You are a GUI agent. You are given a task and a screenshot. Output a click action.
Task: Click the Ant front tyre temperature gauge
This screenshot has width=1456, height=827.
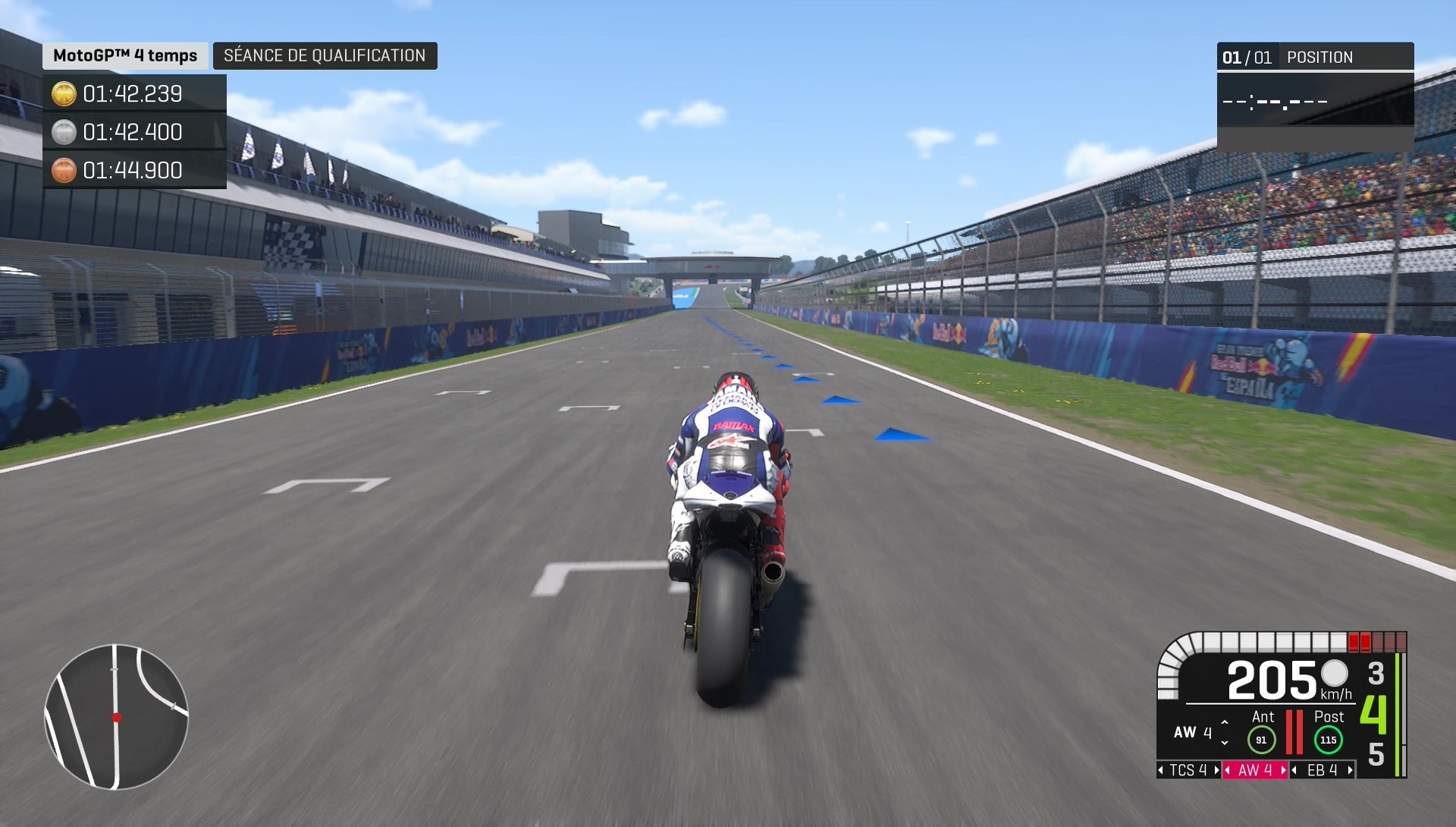tap(1262, 739)
